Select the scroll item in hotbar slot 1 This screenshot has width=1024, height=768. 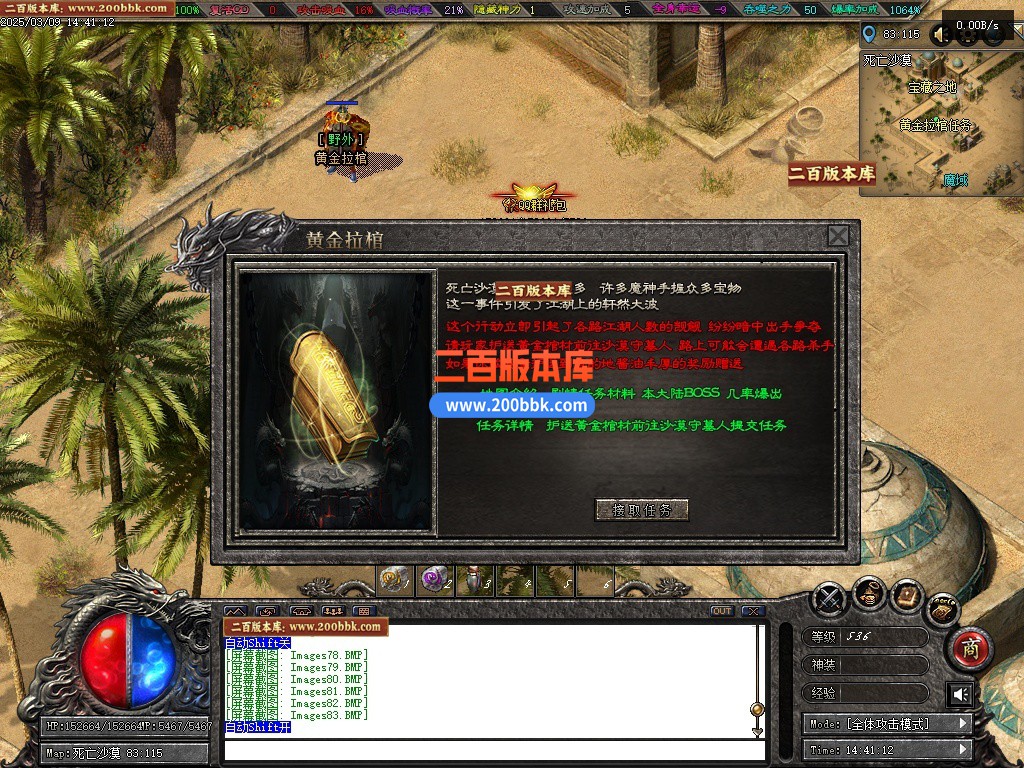coord(396,580)
